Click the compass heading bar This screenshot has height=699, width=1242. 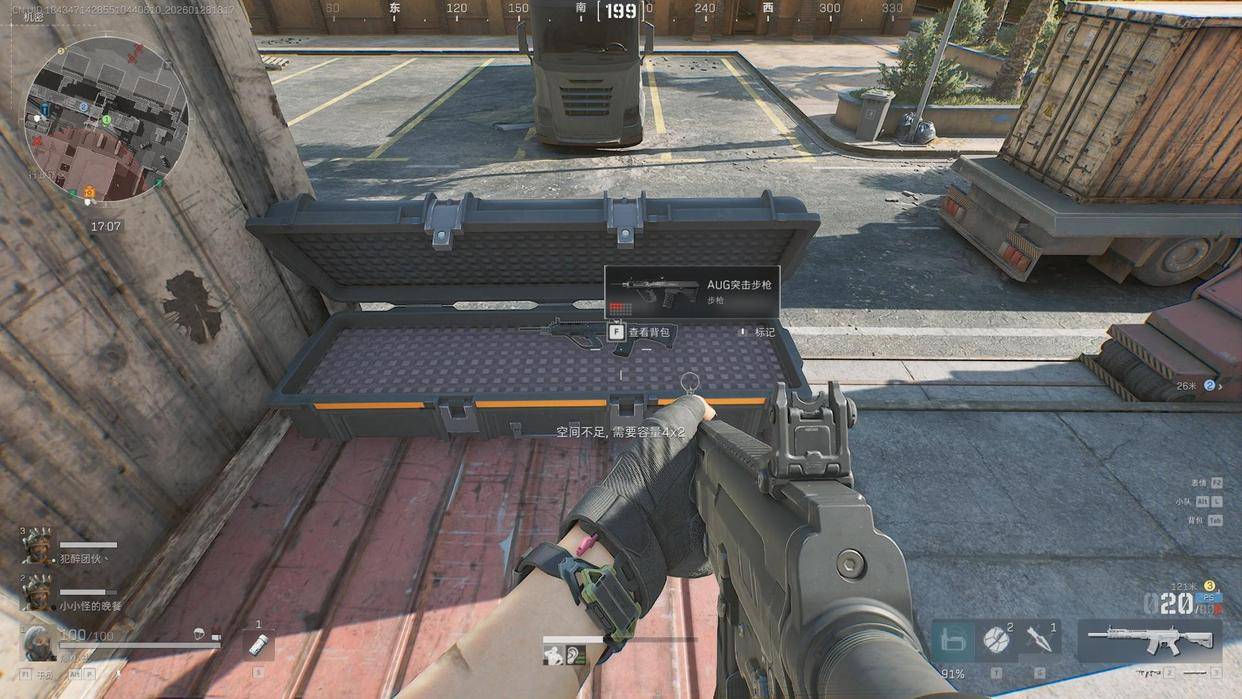pyautogui.click(x=620, y=11)
